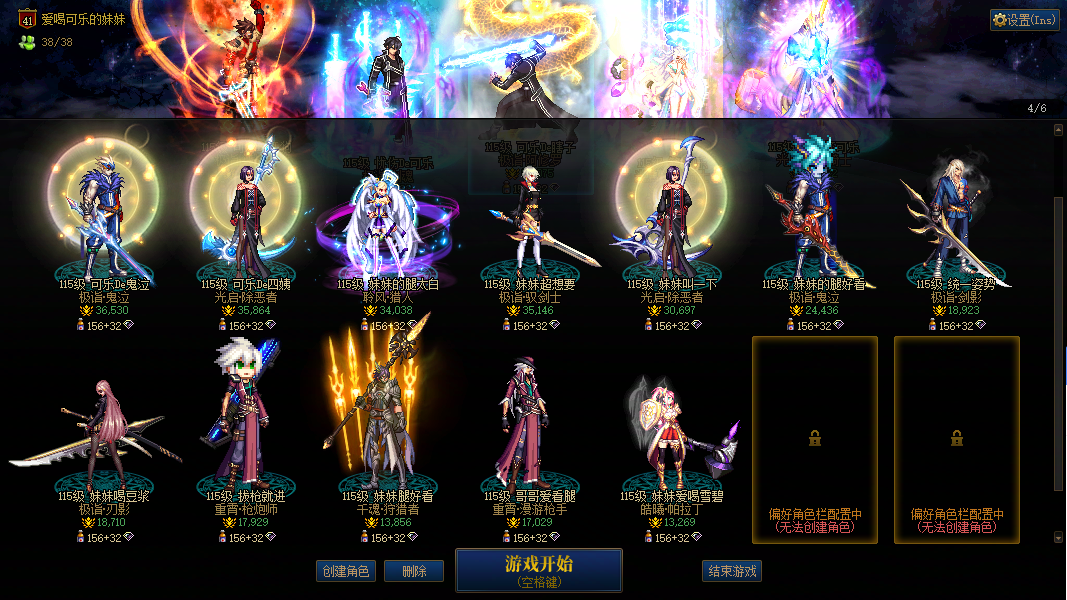Click the 创建角色 create character button

[346, 571]
